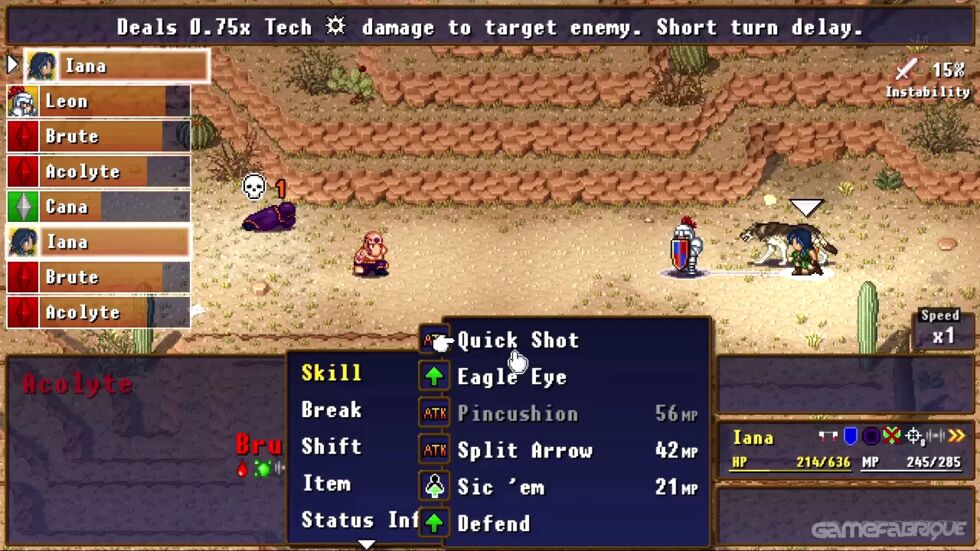Select the Quick Shot skill
The height and width of the screenshot is (551, 980).
[518, 340]
